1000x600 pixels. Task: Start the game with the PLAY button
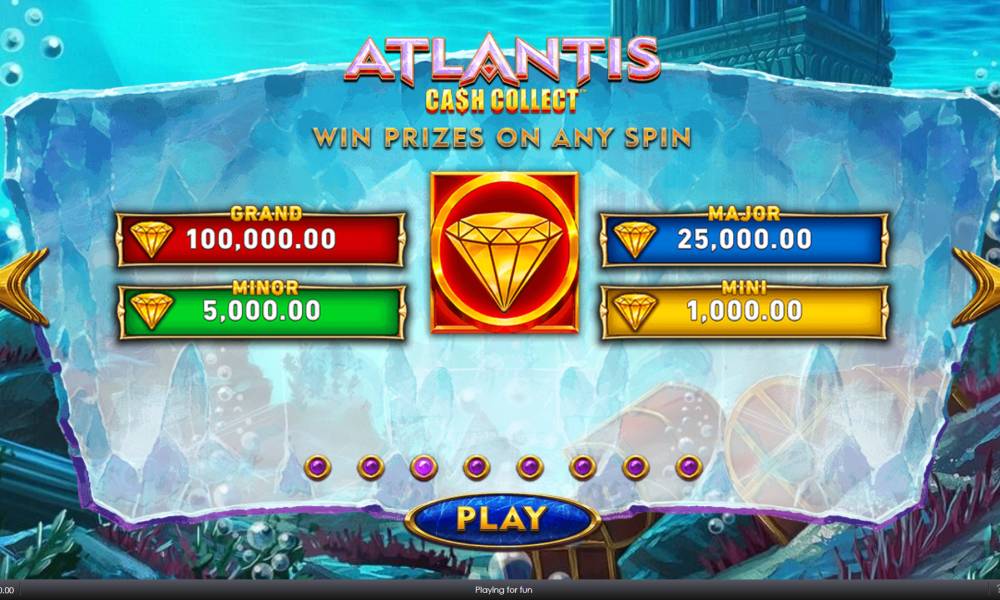(x=501, y=518)
